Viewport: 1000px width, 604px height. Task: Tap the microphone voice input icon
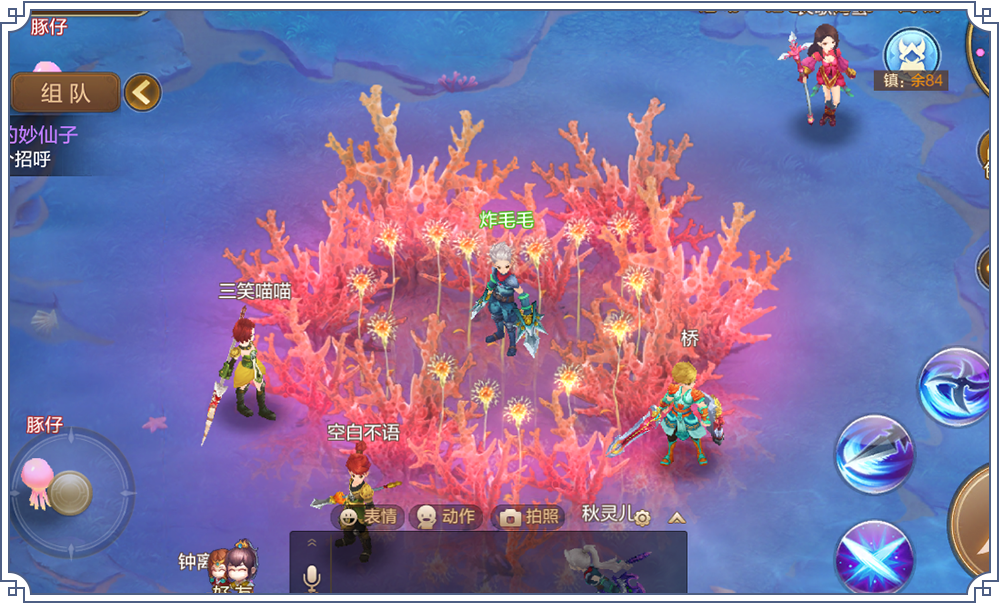coord(311,577)
